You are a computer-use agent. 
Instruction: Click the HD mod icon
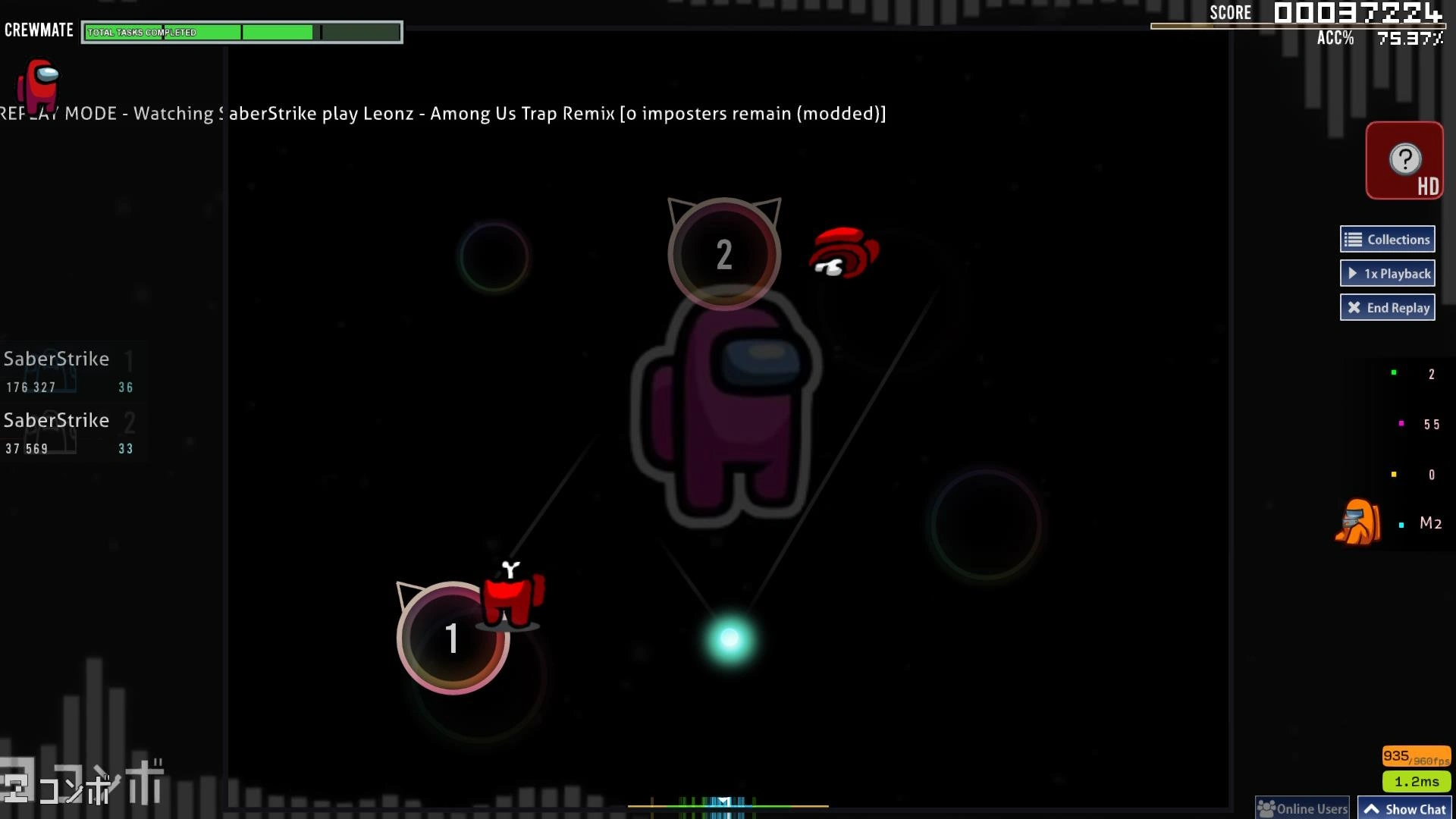pos(1404,161)
